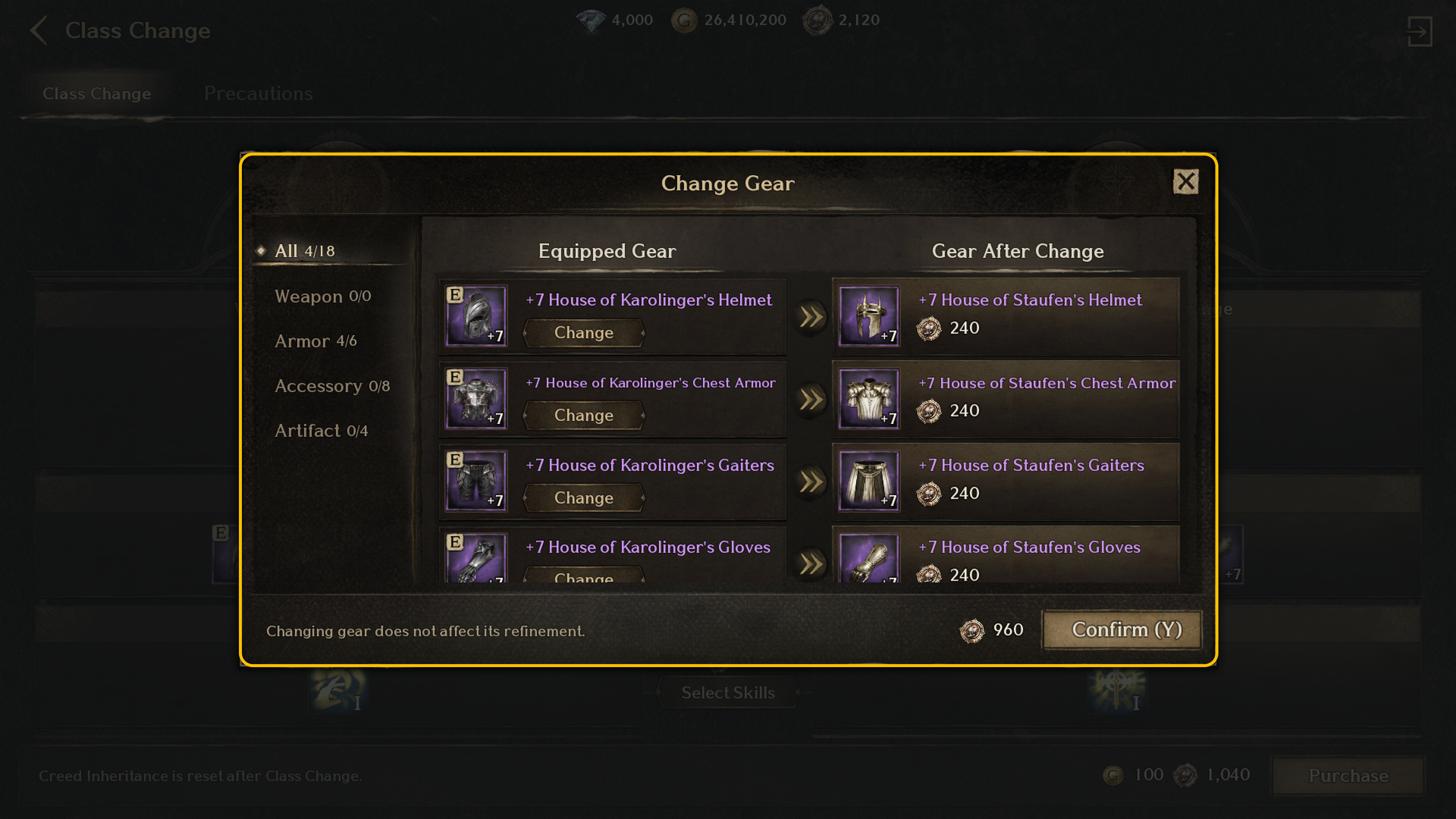Screen dimensions: 1456x819
Task: Select the Karolinger's Gaiters item thumbnail
Action: 476,481
